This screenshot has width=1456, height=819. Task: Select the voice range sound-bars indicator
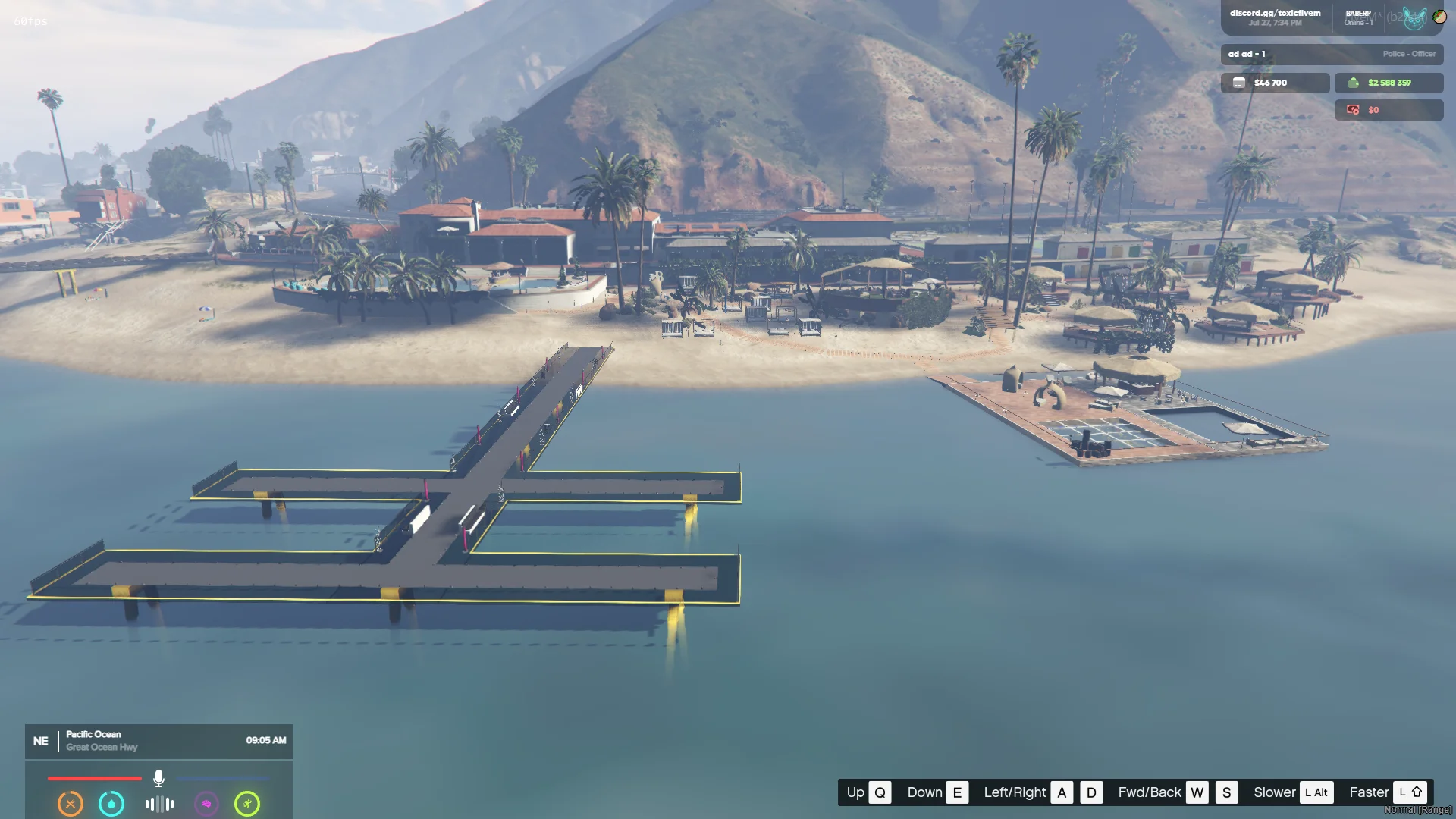pos(159,804)
